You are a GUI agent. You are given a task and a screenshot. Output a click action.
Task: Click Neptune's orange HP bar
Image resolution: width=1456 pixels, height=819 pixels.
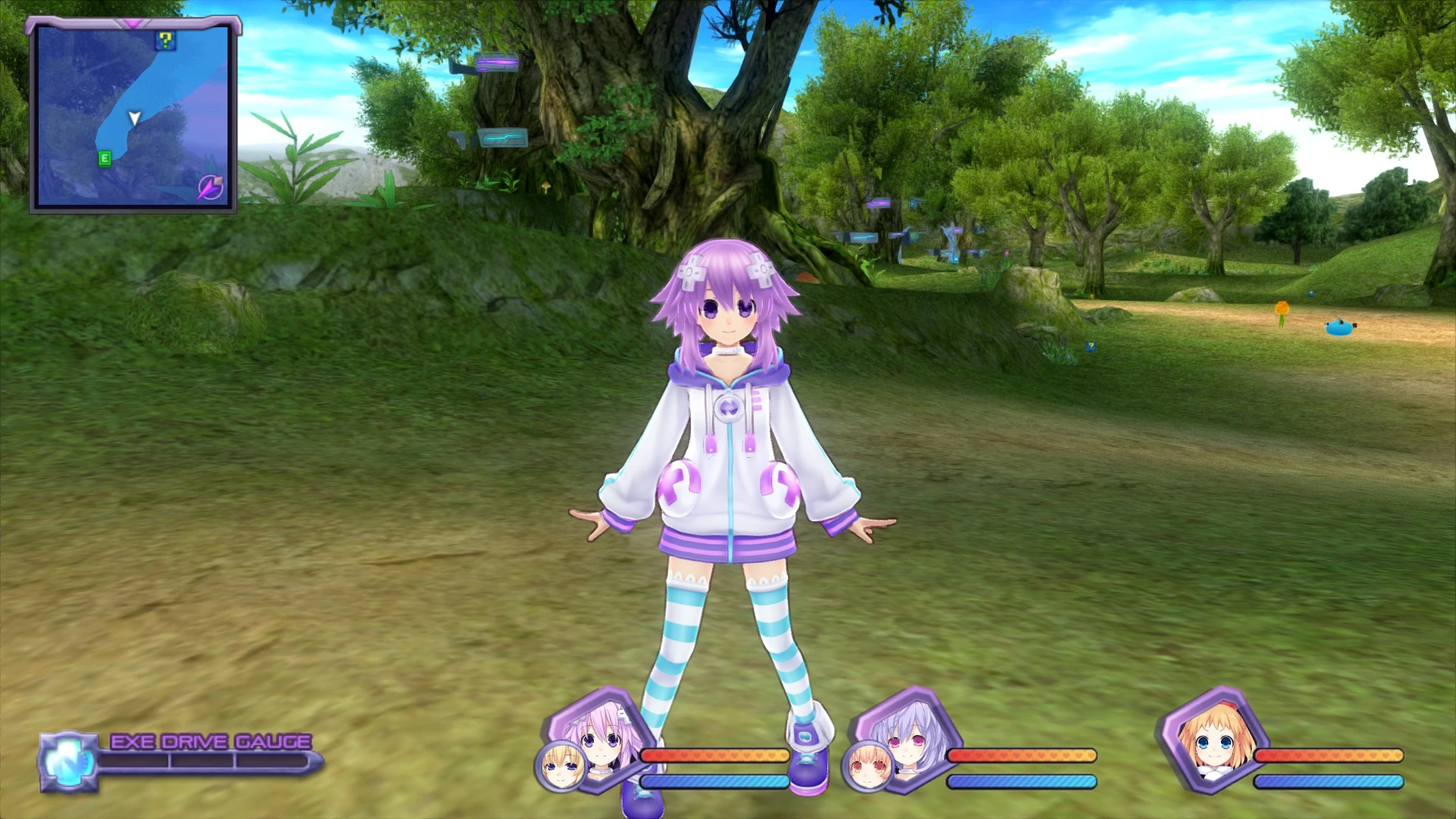[713, 755]
